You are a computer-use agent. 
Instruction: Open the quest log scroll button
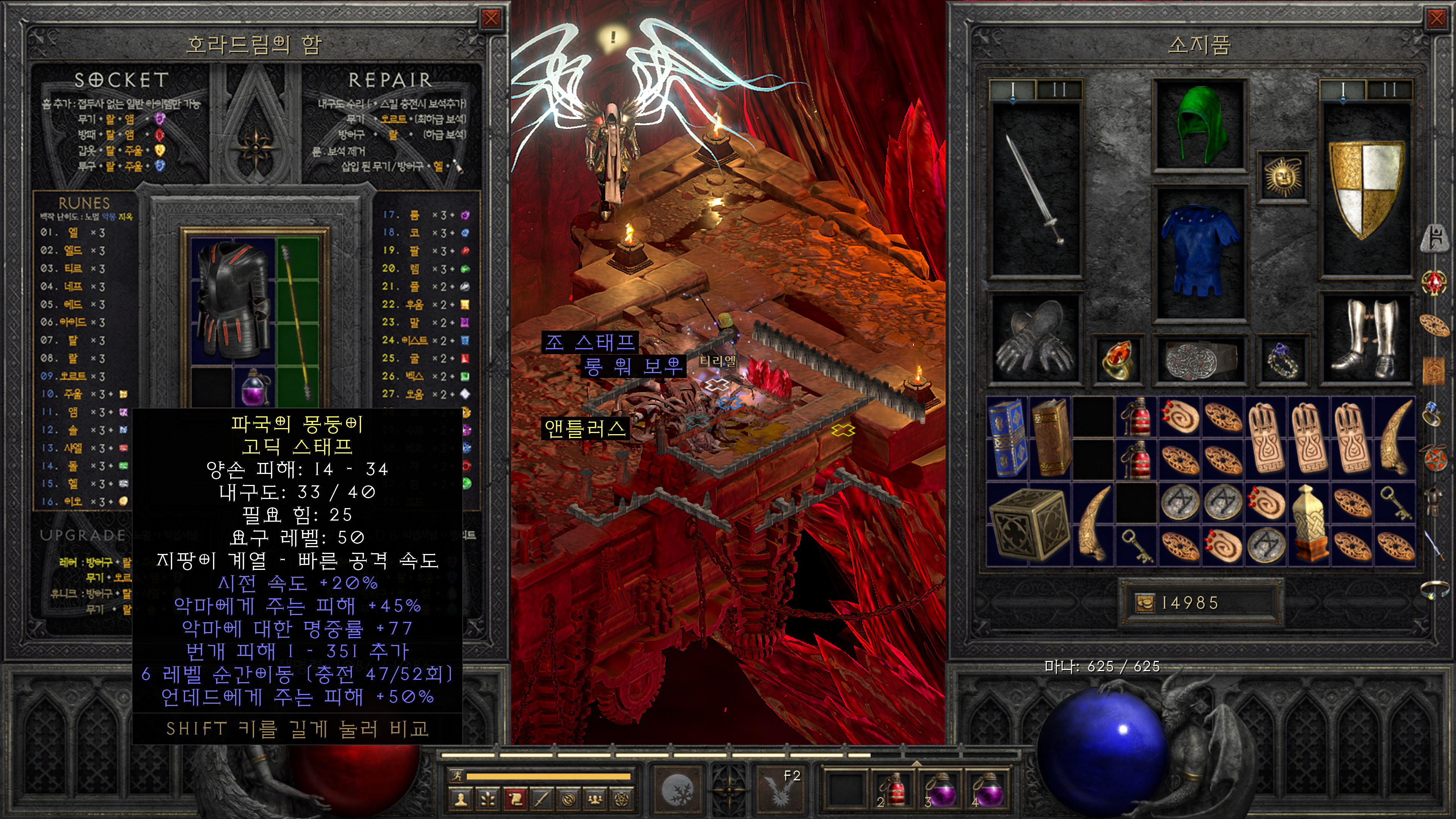click(515, 799)
